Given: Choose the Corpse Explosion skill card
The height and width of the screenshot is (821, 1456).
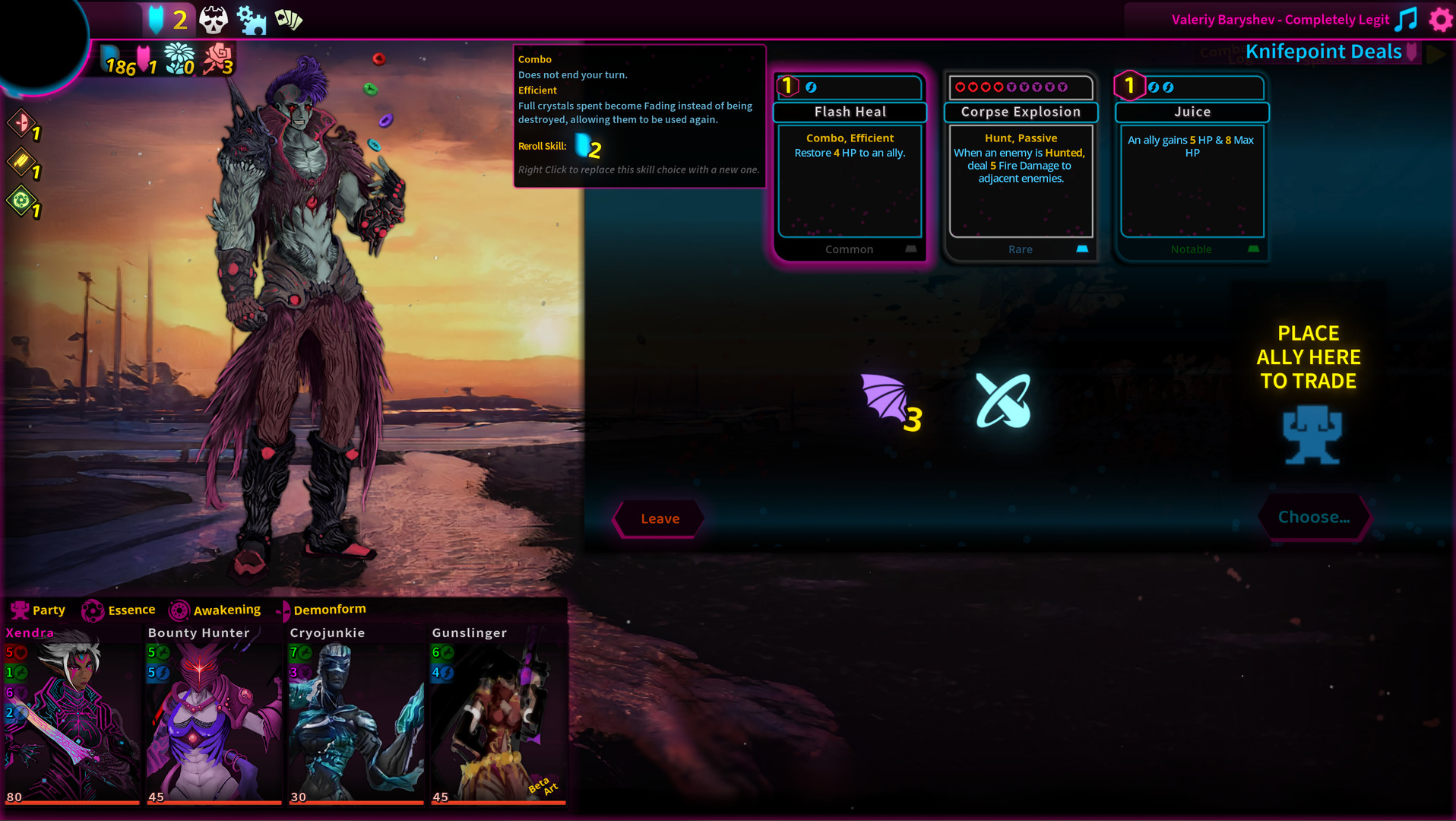Looking at the screenshot, I should coord(1021,169).
